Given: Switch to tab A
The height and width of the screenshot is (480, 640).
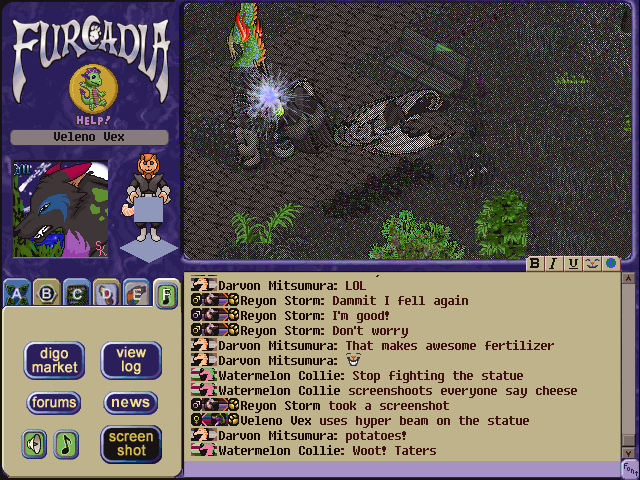Looking at the screenshot, I should (x=15, y=293).
